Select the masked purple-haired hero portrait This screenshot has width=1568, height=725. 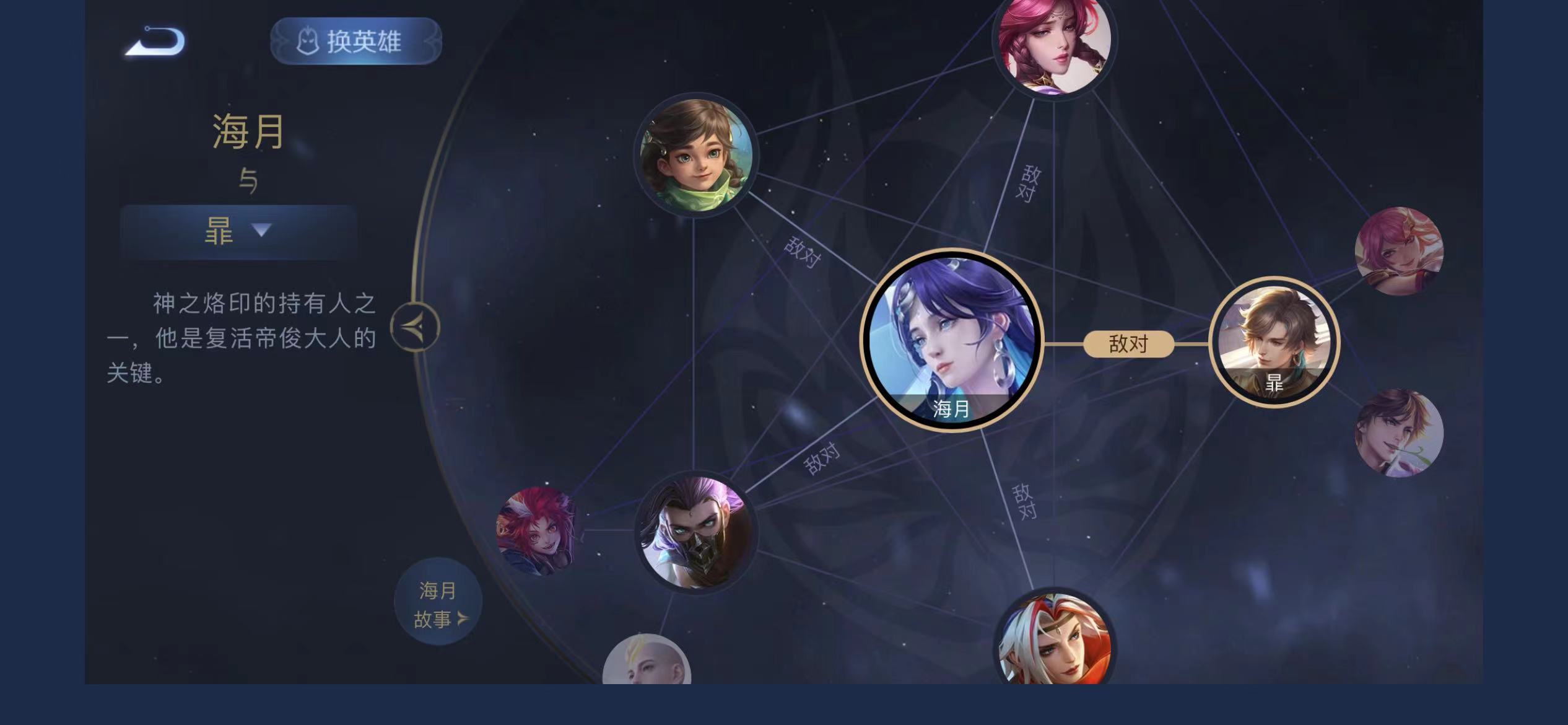coord(695,533)
